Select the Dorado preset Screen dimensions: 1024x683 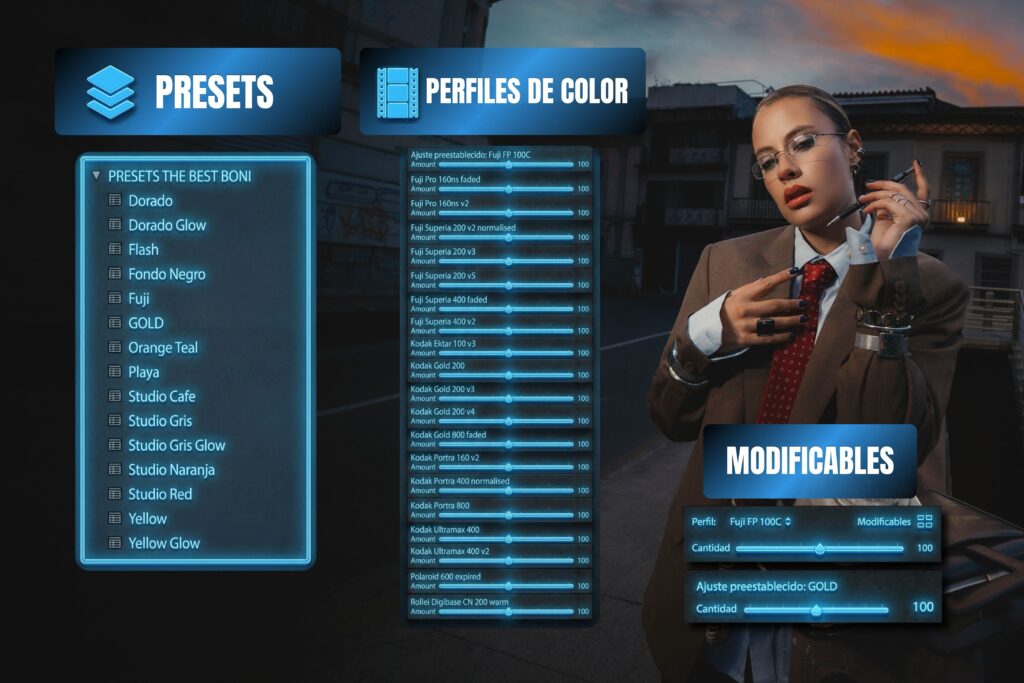[150, 201]
